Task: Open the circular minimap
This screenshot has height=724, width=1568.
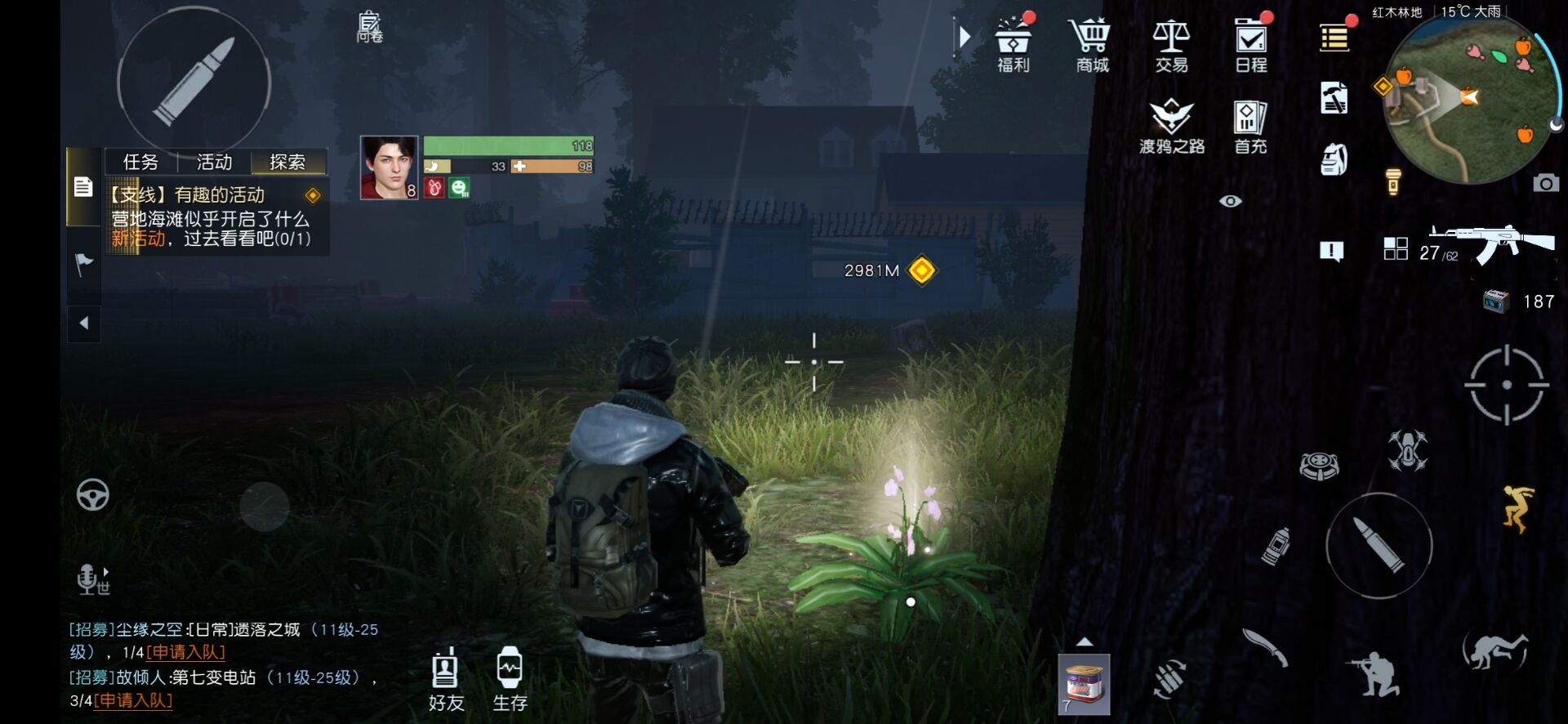Action: click(1467, 98)
